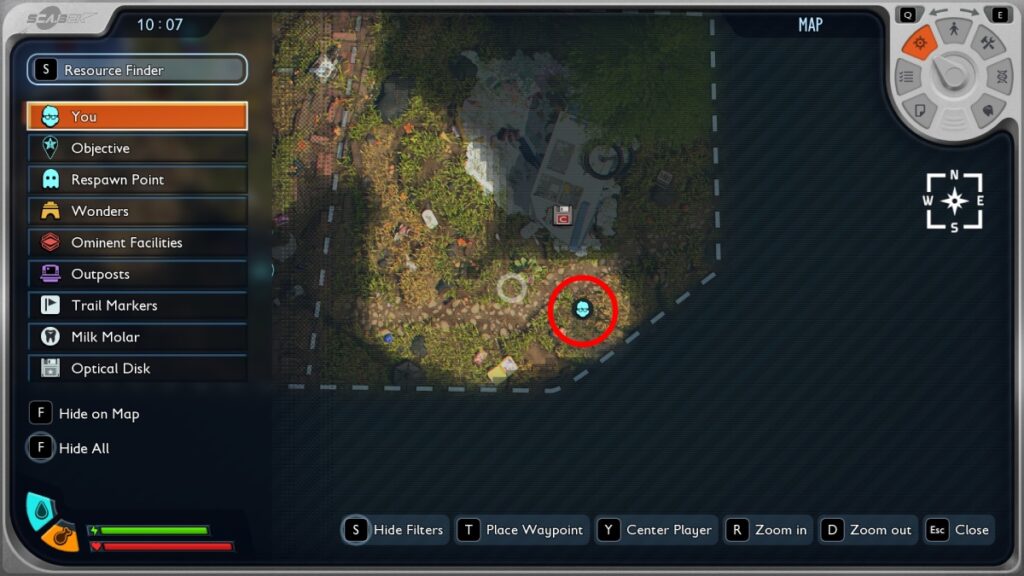Open the character figure tab
This screenshot has width=1024, height=576.
(954, 30)
